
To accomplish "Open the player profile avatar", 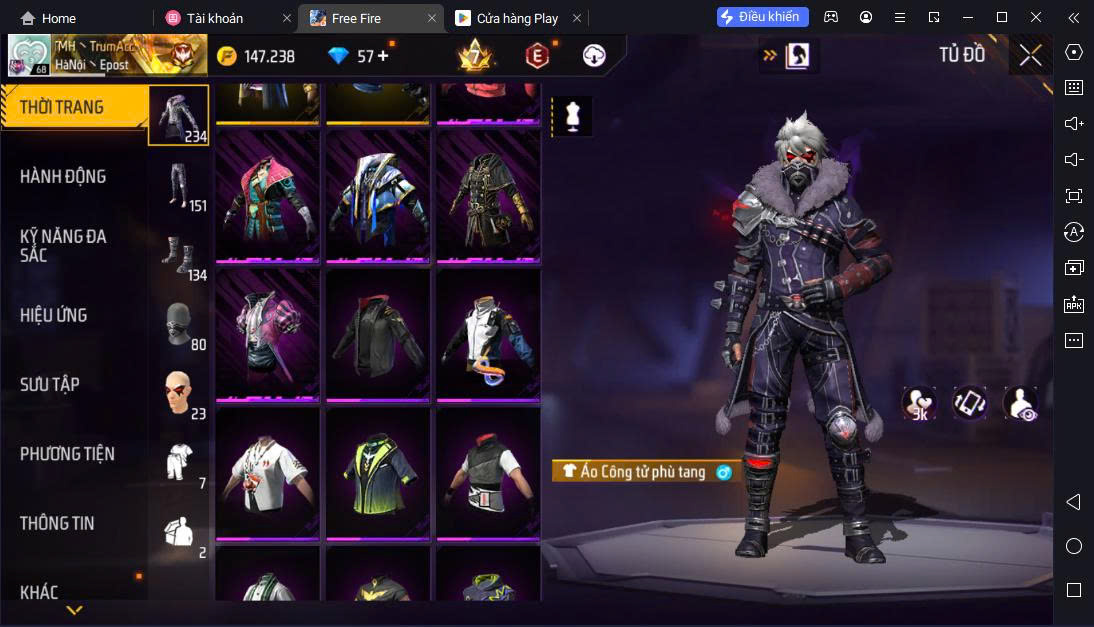I will [x=30, y=56].
